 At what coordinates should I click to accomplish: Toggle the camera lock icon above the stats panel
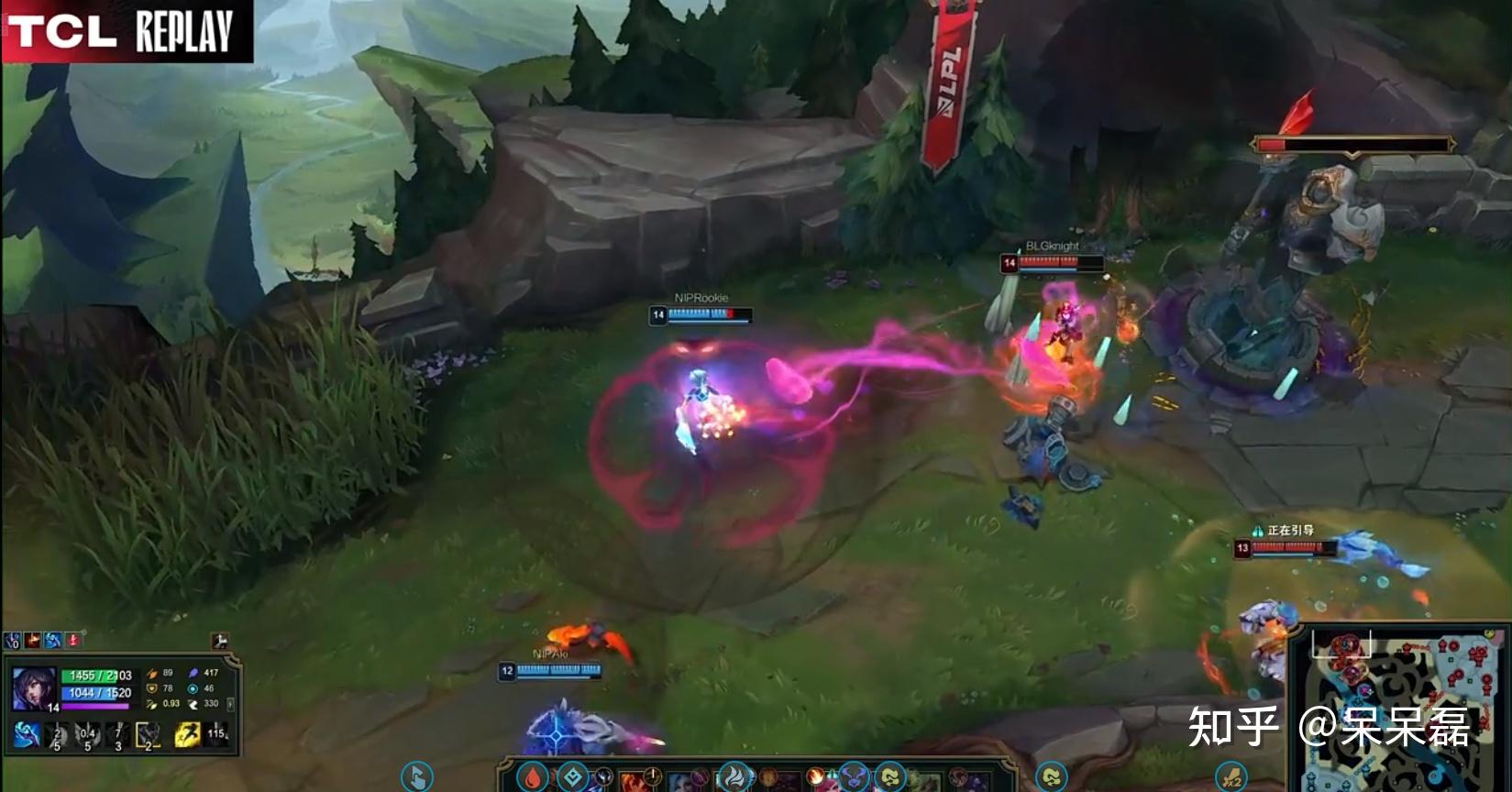(x=220, y=641)
